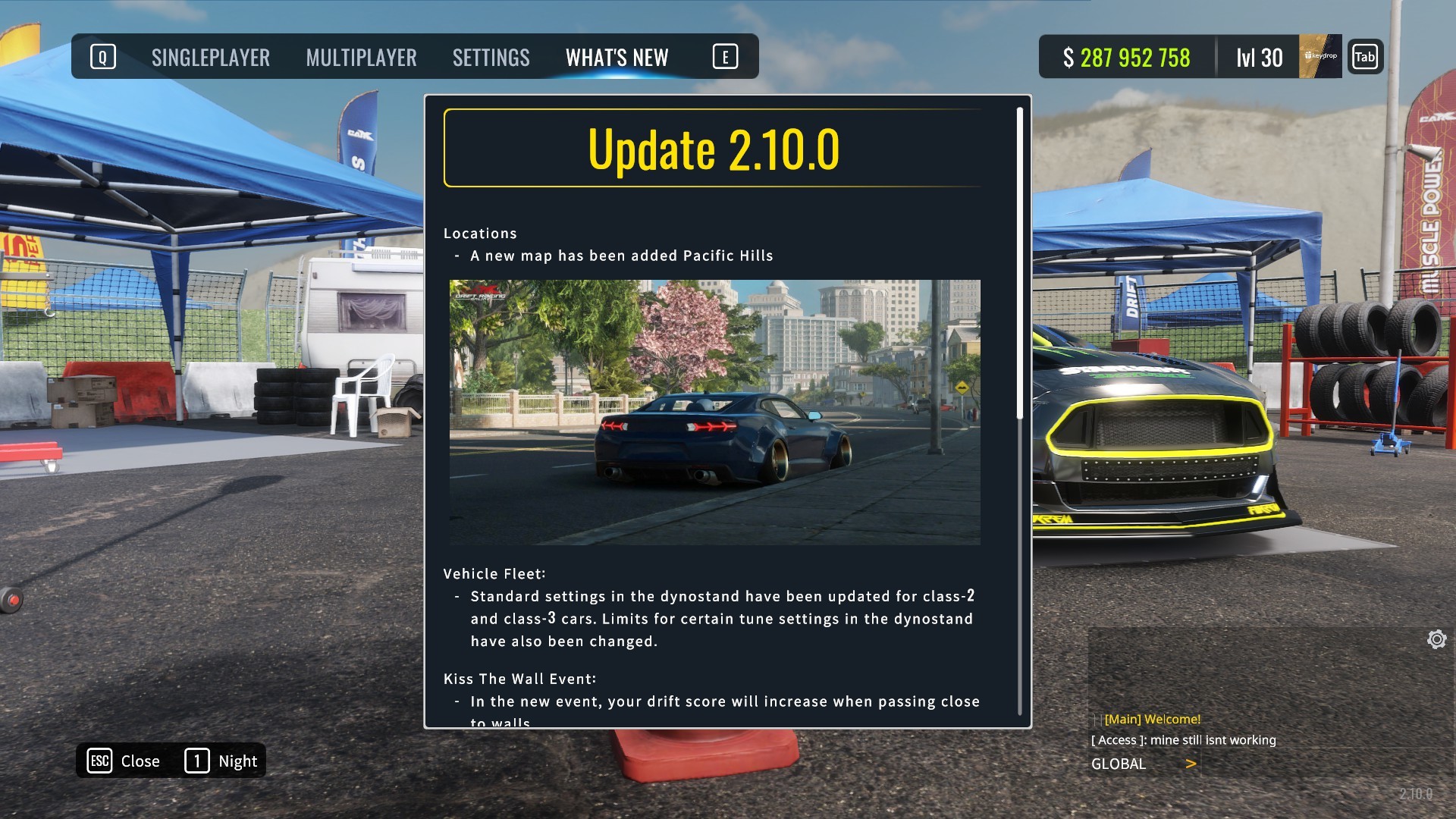Select the Global chat channel
1456x819 pixels.
click(1119, 764)
